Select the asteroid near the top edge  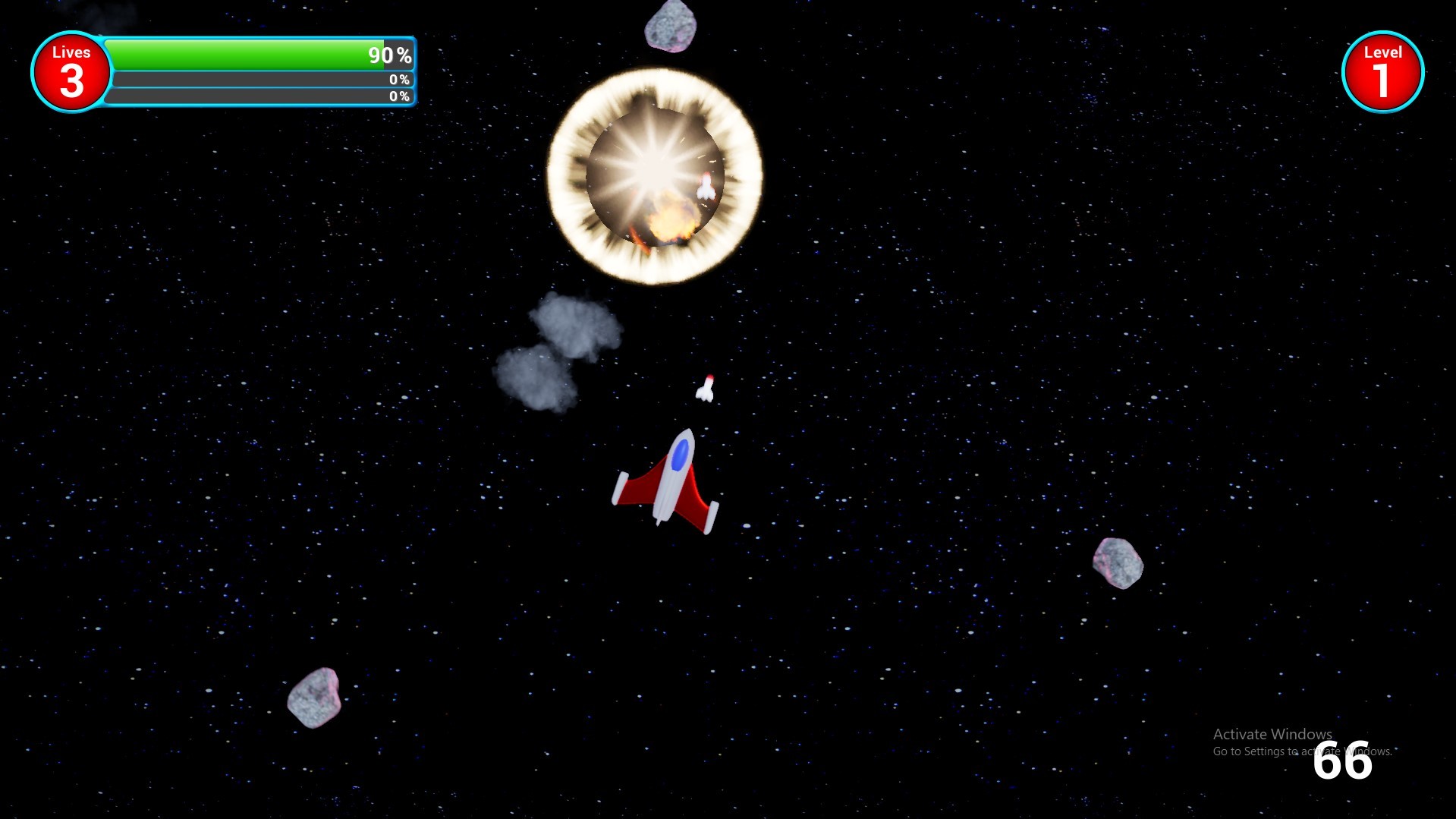pos(671,27)
